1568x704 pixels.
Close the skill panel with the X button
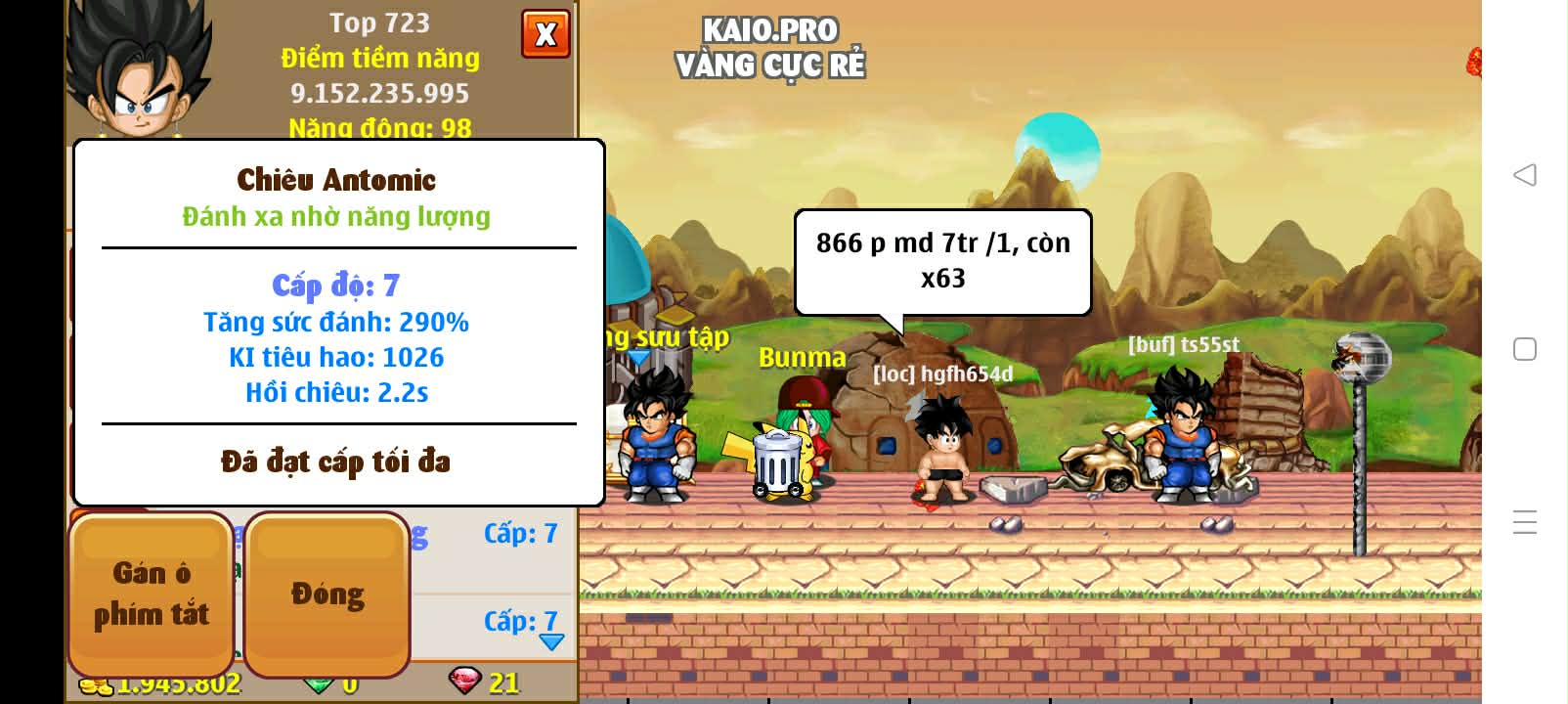click(x=545, y=33)
